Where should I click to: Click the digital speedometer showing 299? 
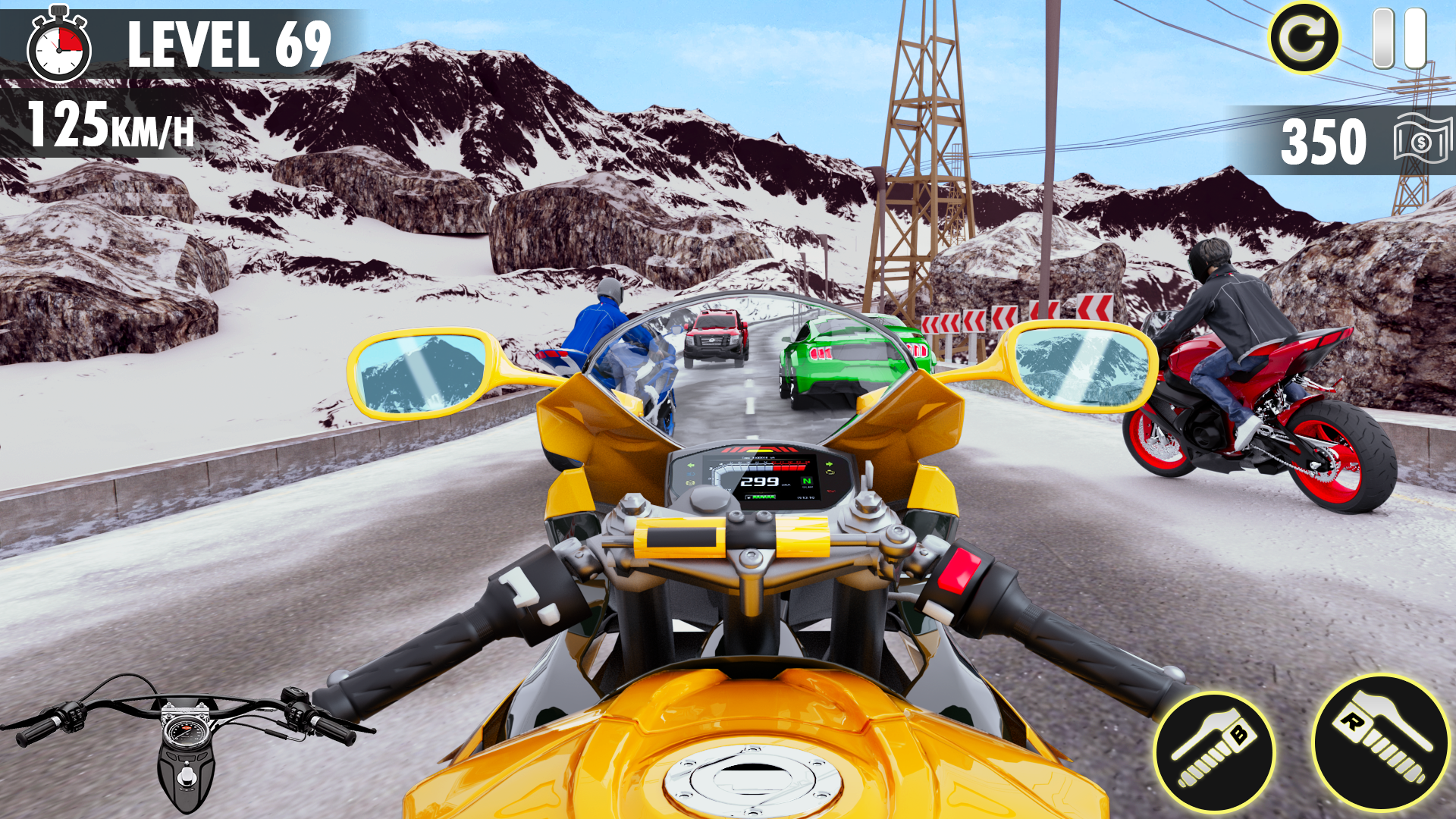[759, 482]
